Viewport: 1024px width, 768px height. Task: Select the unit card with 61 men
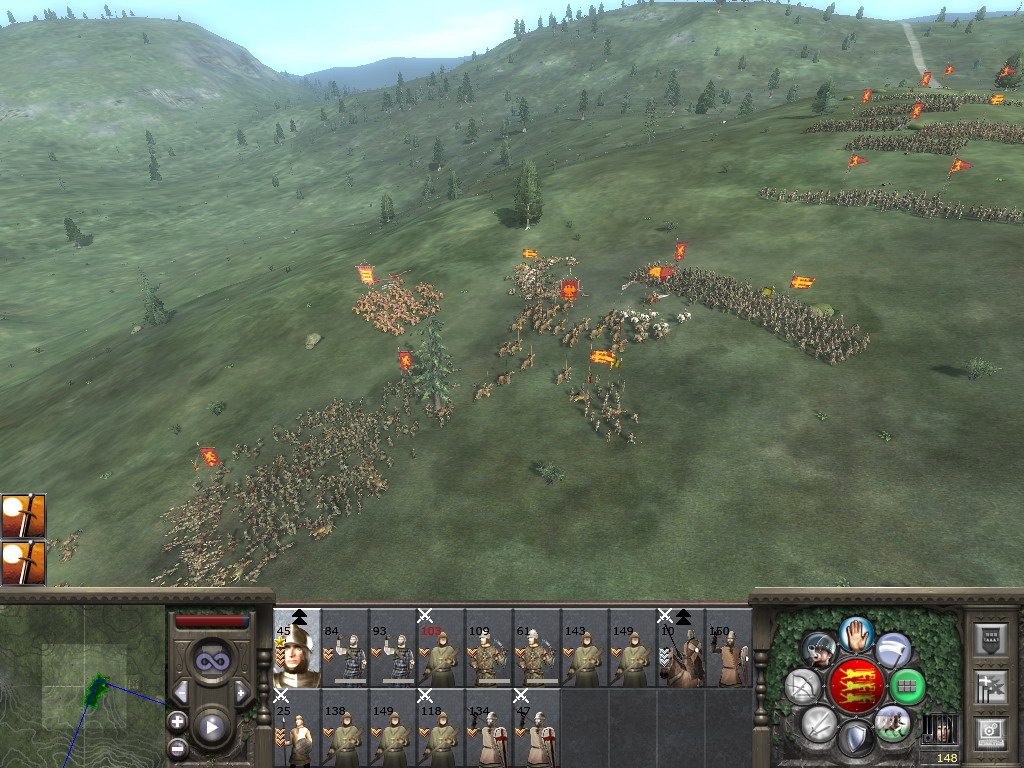(x=537, y=652)
